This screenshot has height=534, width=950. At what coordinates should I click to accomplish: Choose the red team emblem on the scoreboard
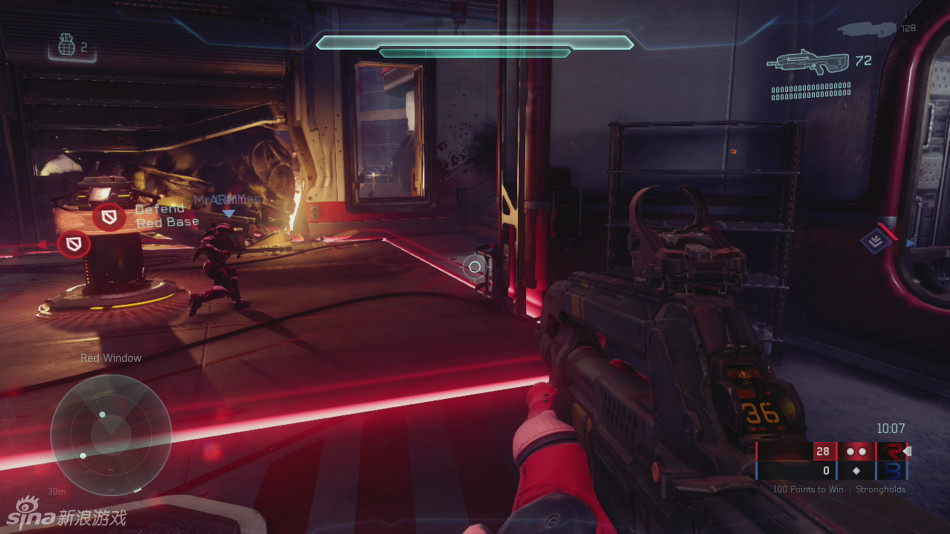click(889, 451)
